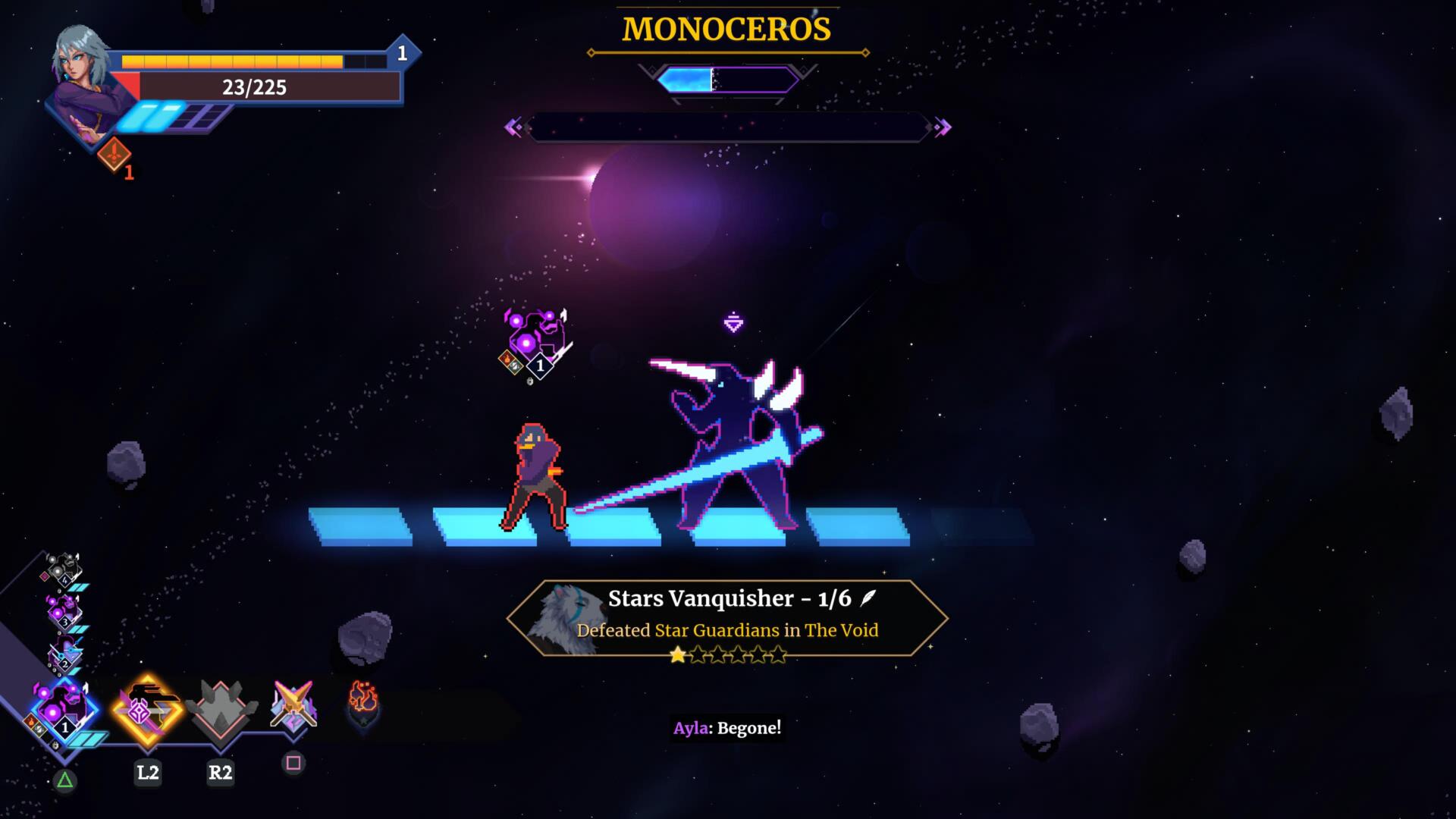Pick the greyed-out queued spell numbered 4
Image resolution: width=1456 pixels, height=819 pixels.
(x=64, y=569)
